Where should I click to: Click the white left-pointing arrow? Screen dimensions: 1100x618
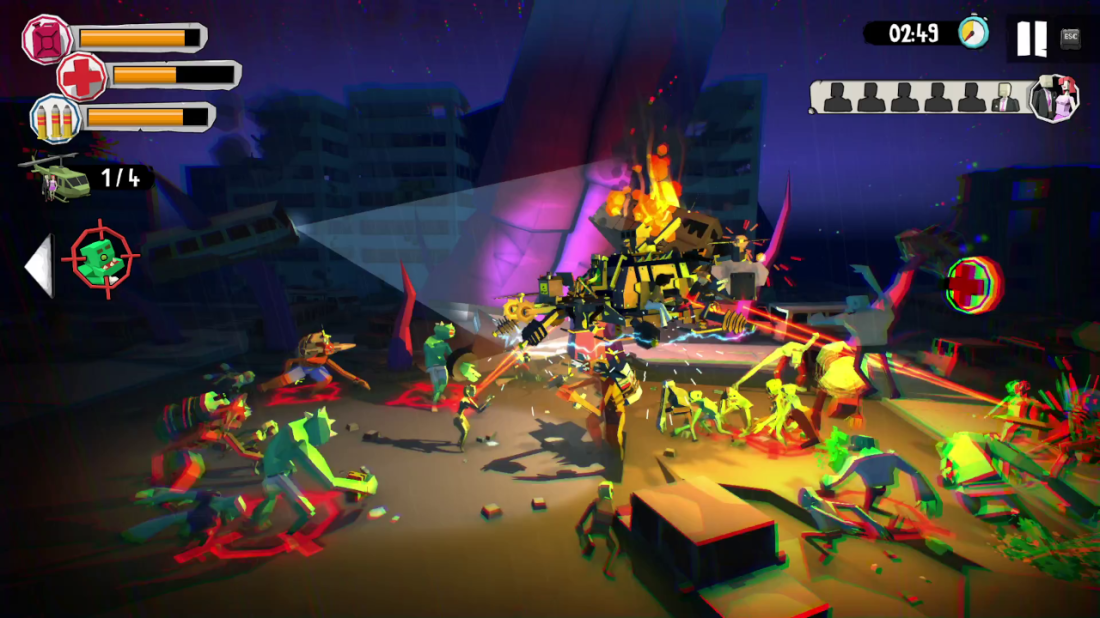[x=38, y=266]
